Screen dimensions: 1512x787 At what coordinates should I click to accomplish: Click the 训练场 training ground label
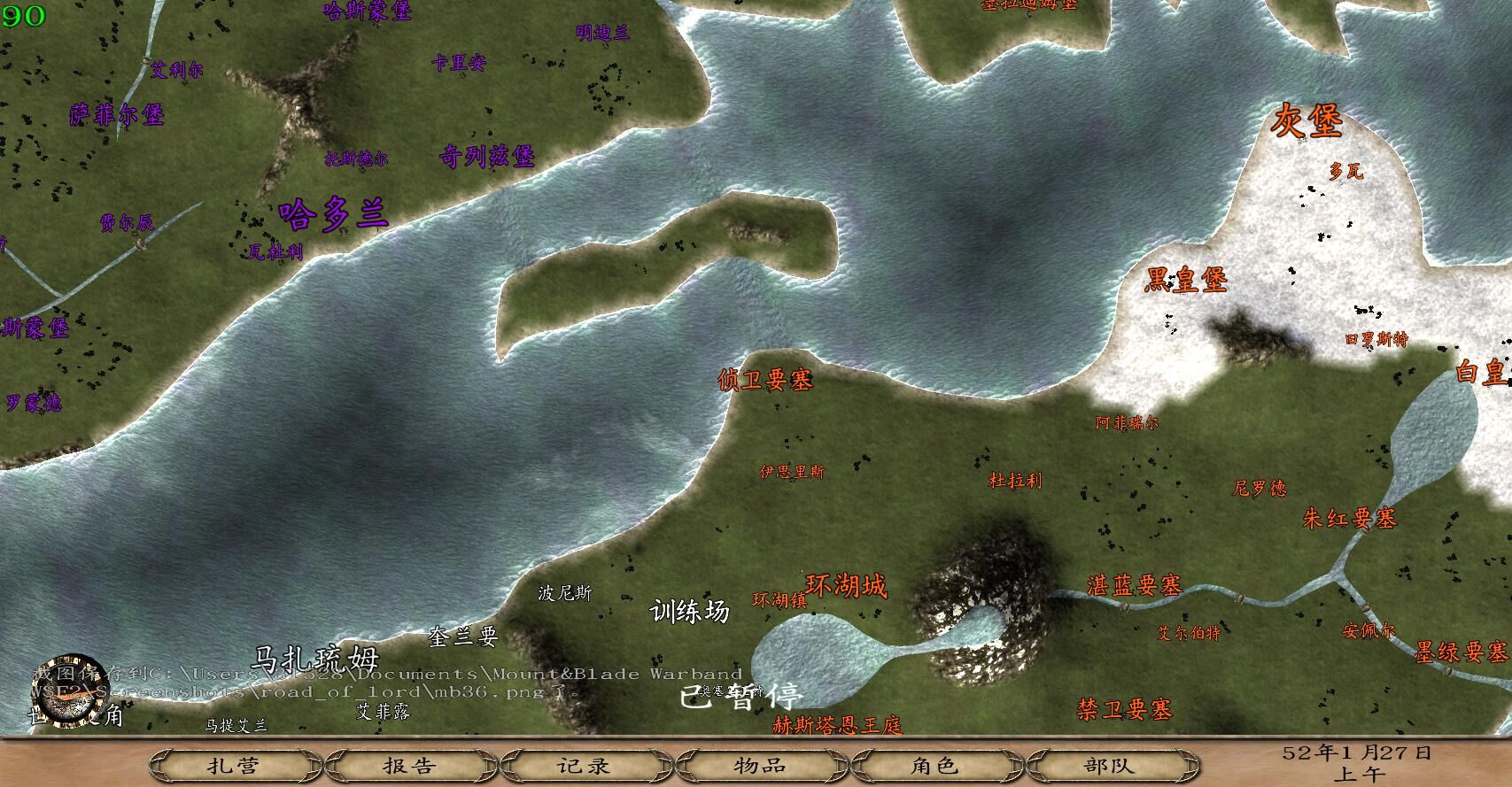690,611
